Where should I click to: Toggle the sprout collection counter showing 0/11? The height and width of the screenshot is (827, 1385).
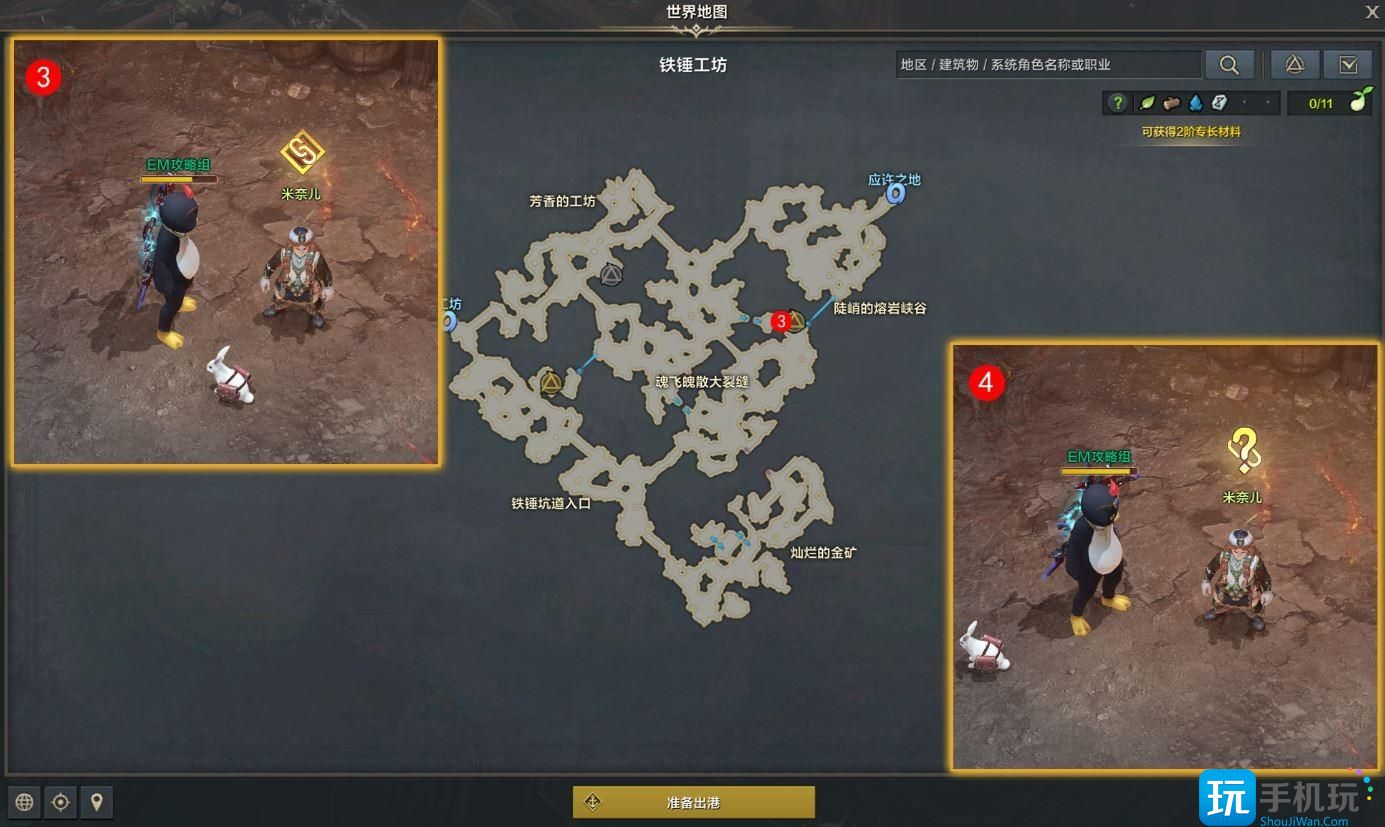coord(1330,101)
